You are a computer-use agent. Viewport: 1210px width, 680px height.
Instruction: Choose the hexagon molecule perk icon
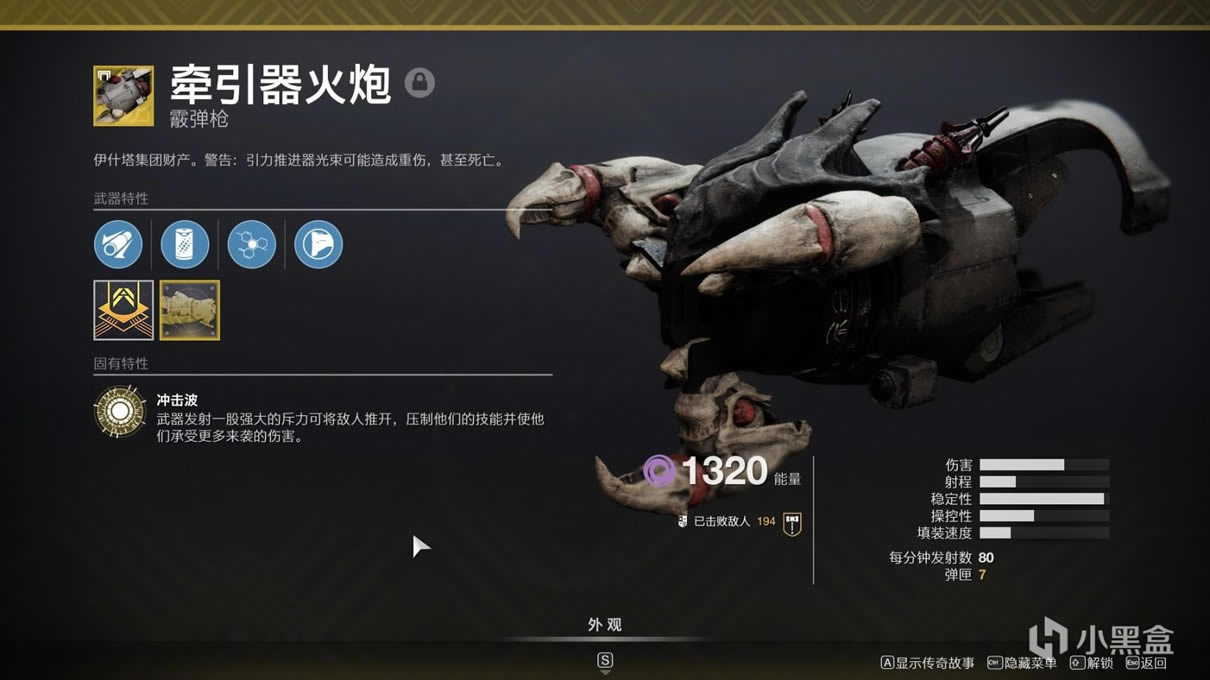click(x=251, y=244)
